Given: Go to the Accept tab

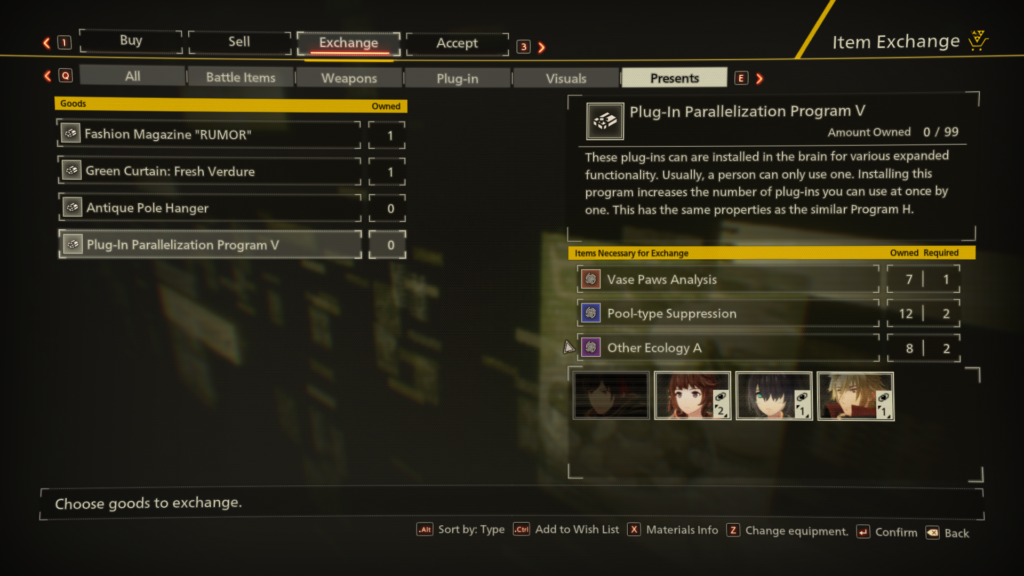Looking at the screenshot, I should (x=457, y=43).
